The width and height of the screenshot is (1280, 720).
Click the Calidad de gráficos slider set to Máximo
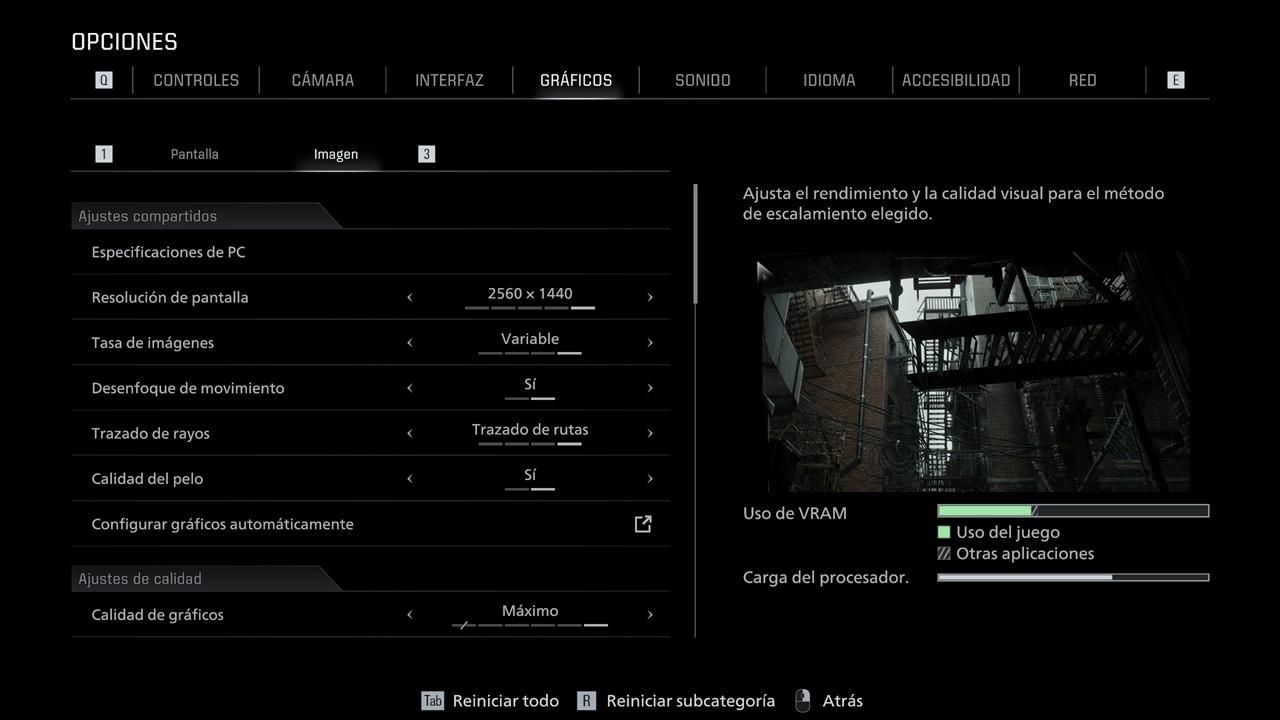pyautogui.click(x=529, y=614)
